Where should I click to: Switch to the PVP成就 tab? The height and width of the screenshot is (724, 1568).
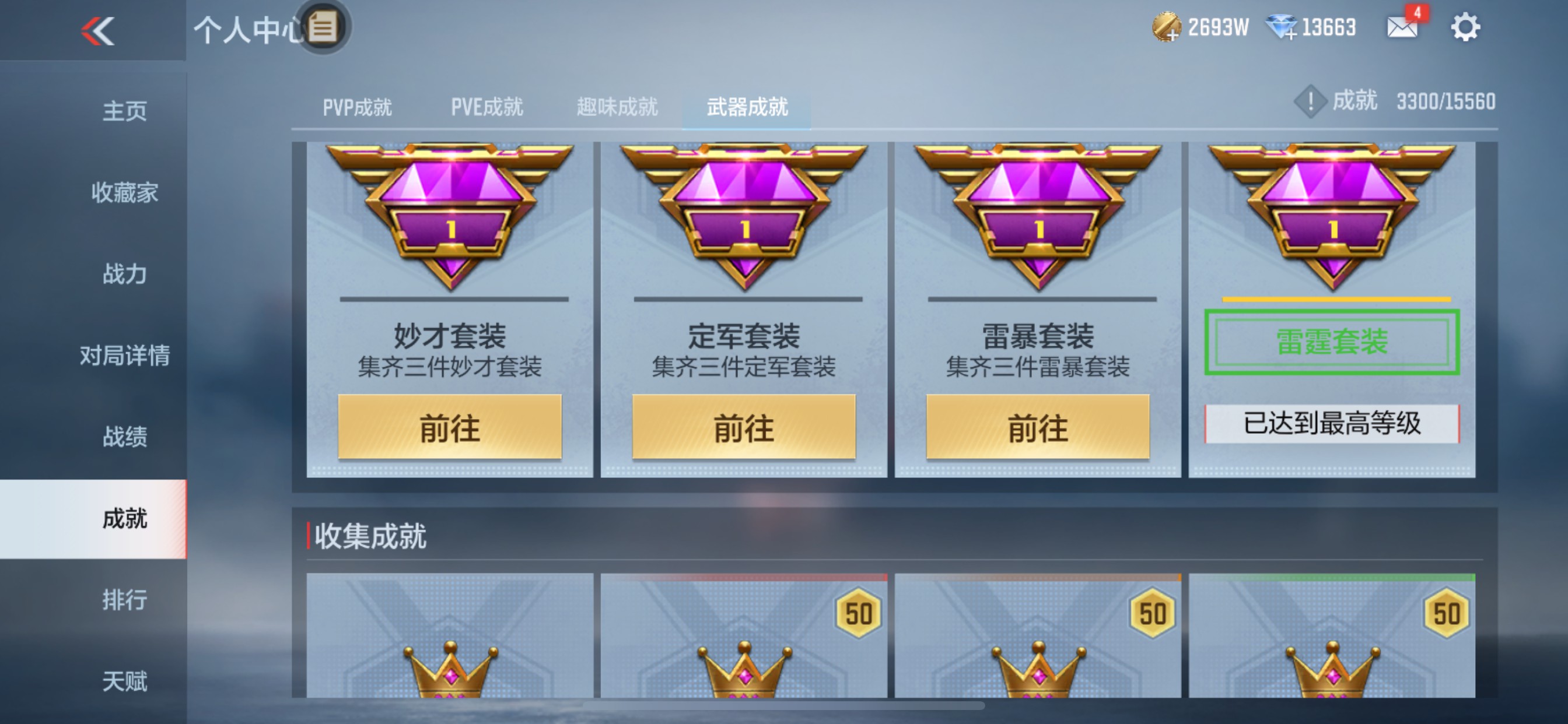click(356, 107)
